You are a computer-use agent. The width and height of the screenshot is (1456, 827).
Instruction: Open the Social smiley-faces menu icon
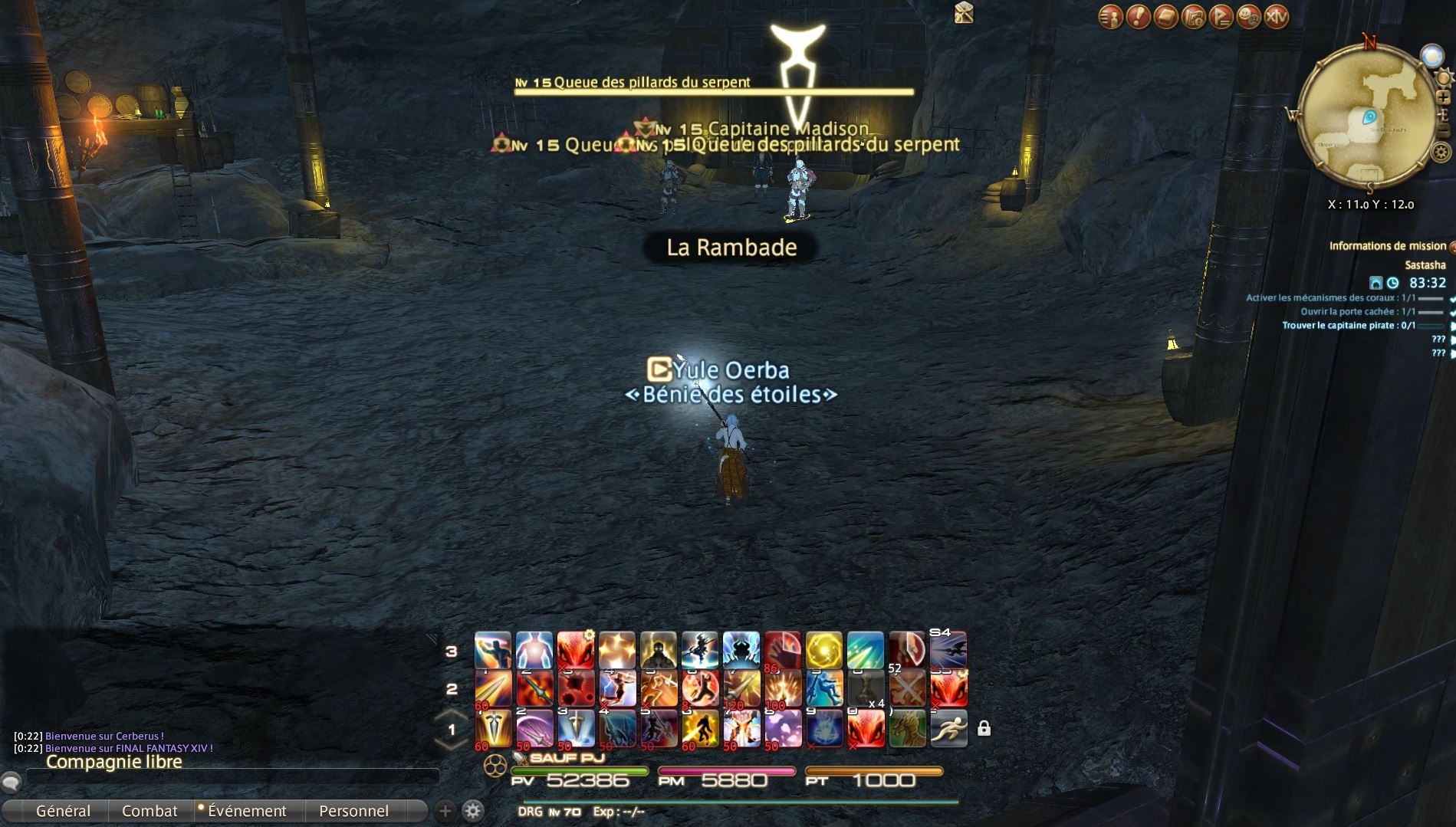click(1249, 16)
